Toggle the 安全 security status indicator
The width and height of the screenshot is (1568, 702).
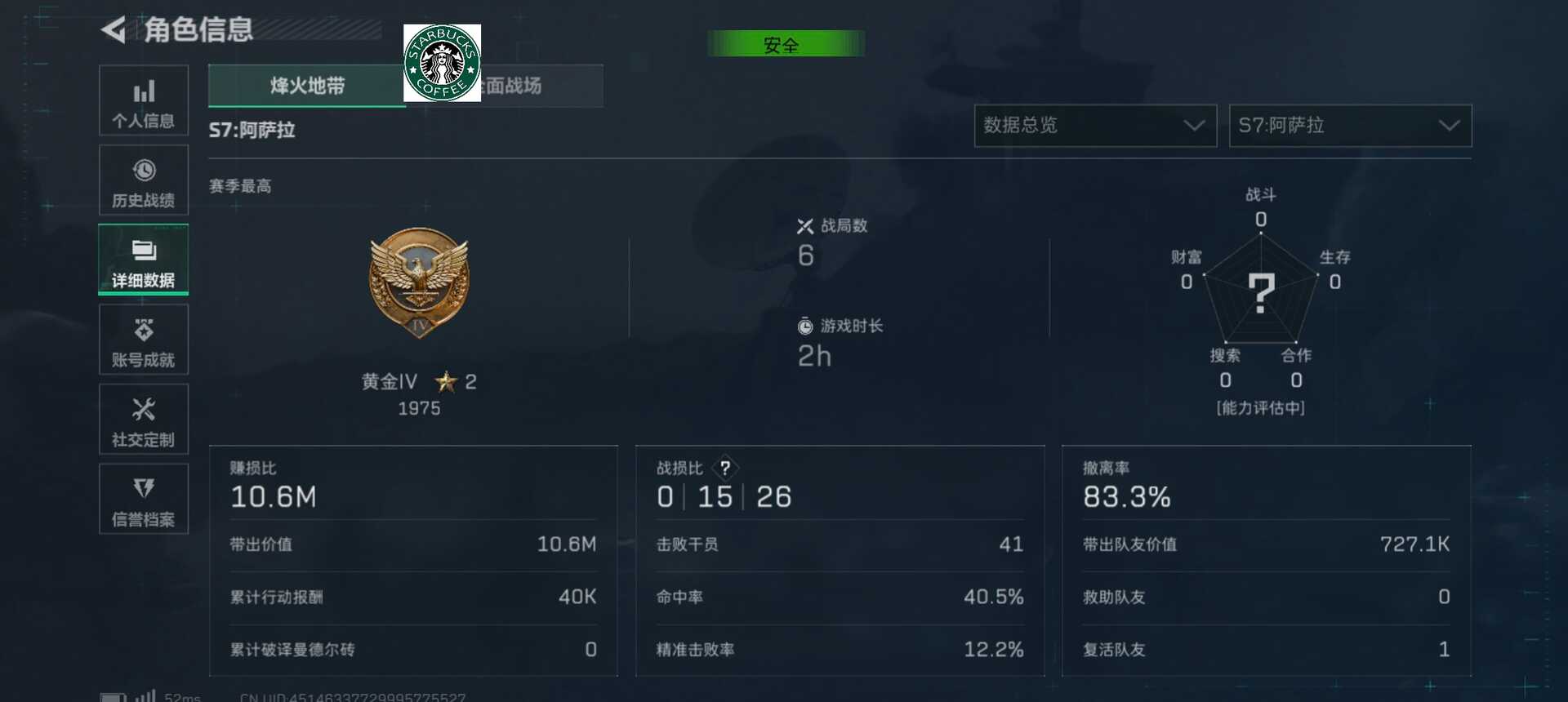[786, 44]
